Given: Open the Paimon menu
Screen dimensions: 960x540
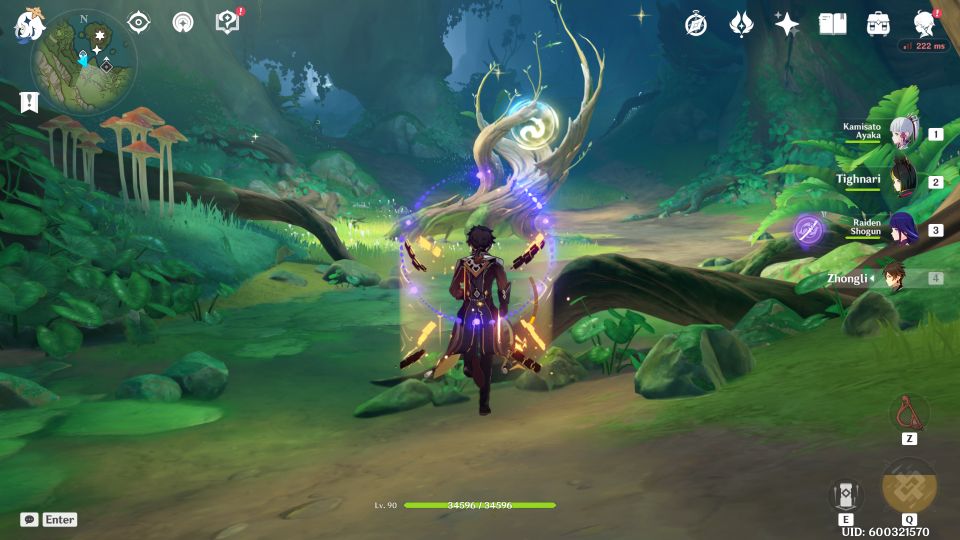Looking at the screenshot, I should point(28,25).
